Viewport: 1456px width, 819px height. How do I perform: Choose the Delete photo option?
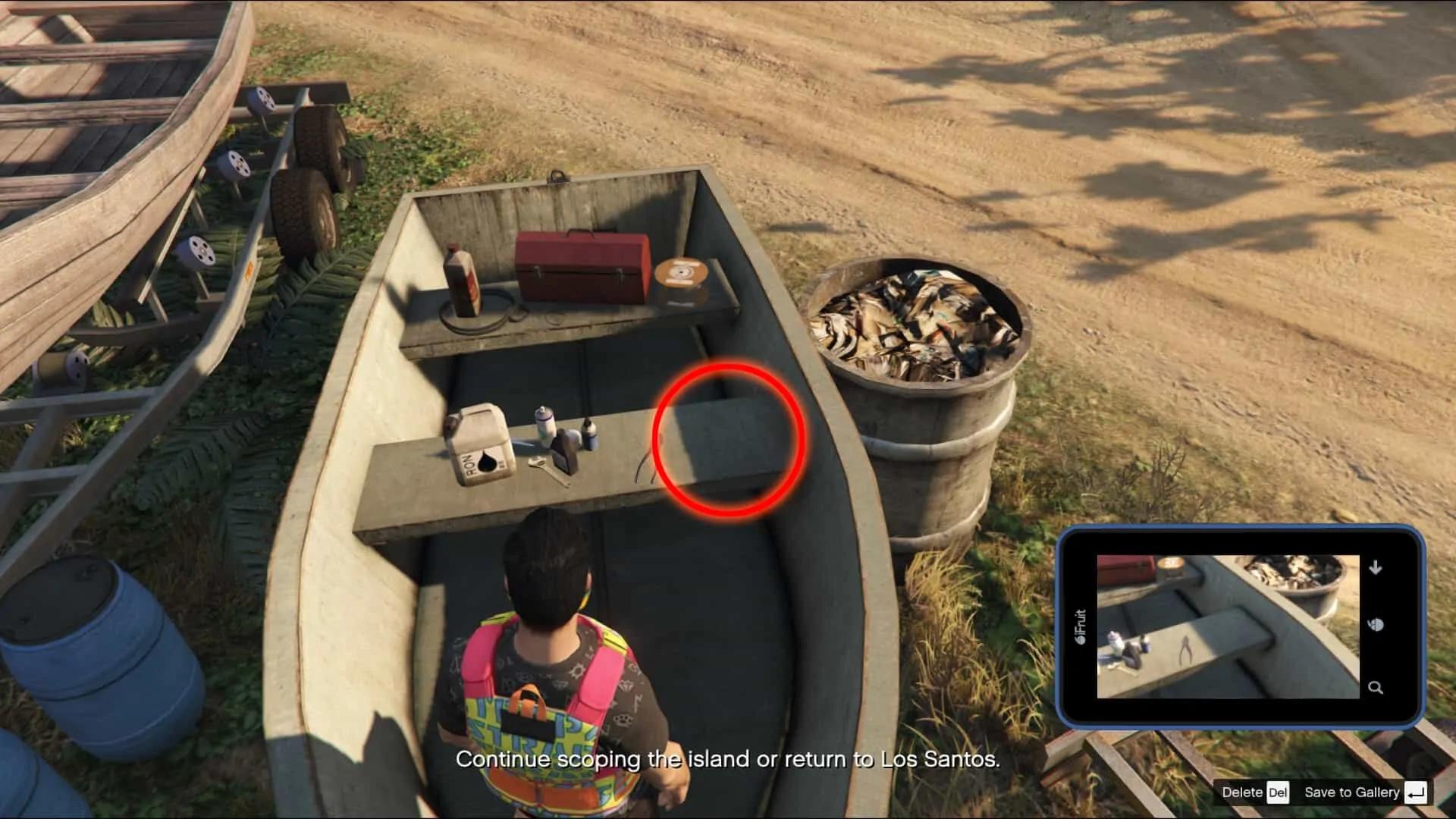1255,792
